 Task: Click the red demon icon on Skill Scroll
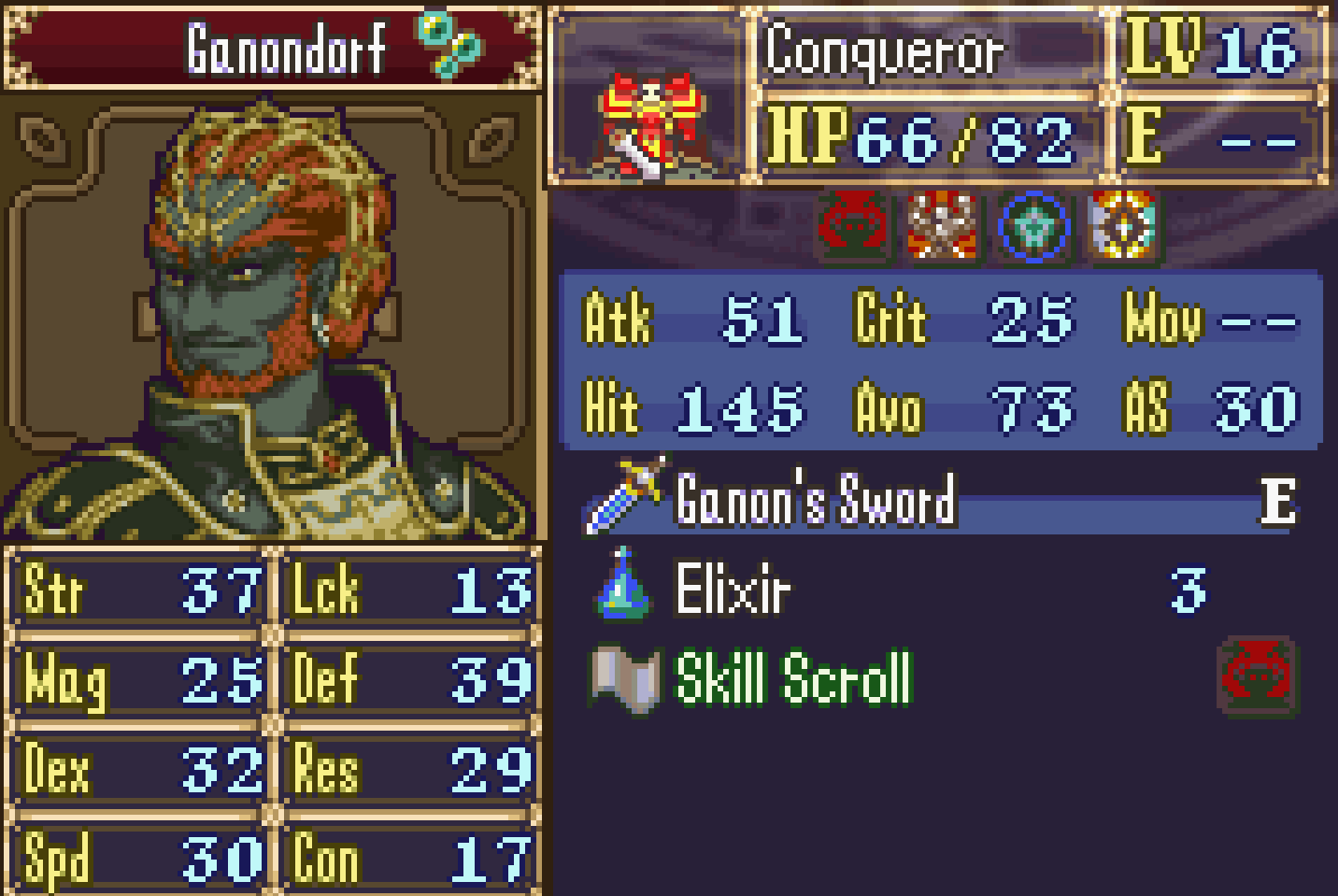pyautogui.click(x=1258, y=675)
